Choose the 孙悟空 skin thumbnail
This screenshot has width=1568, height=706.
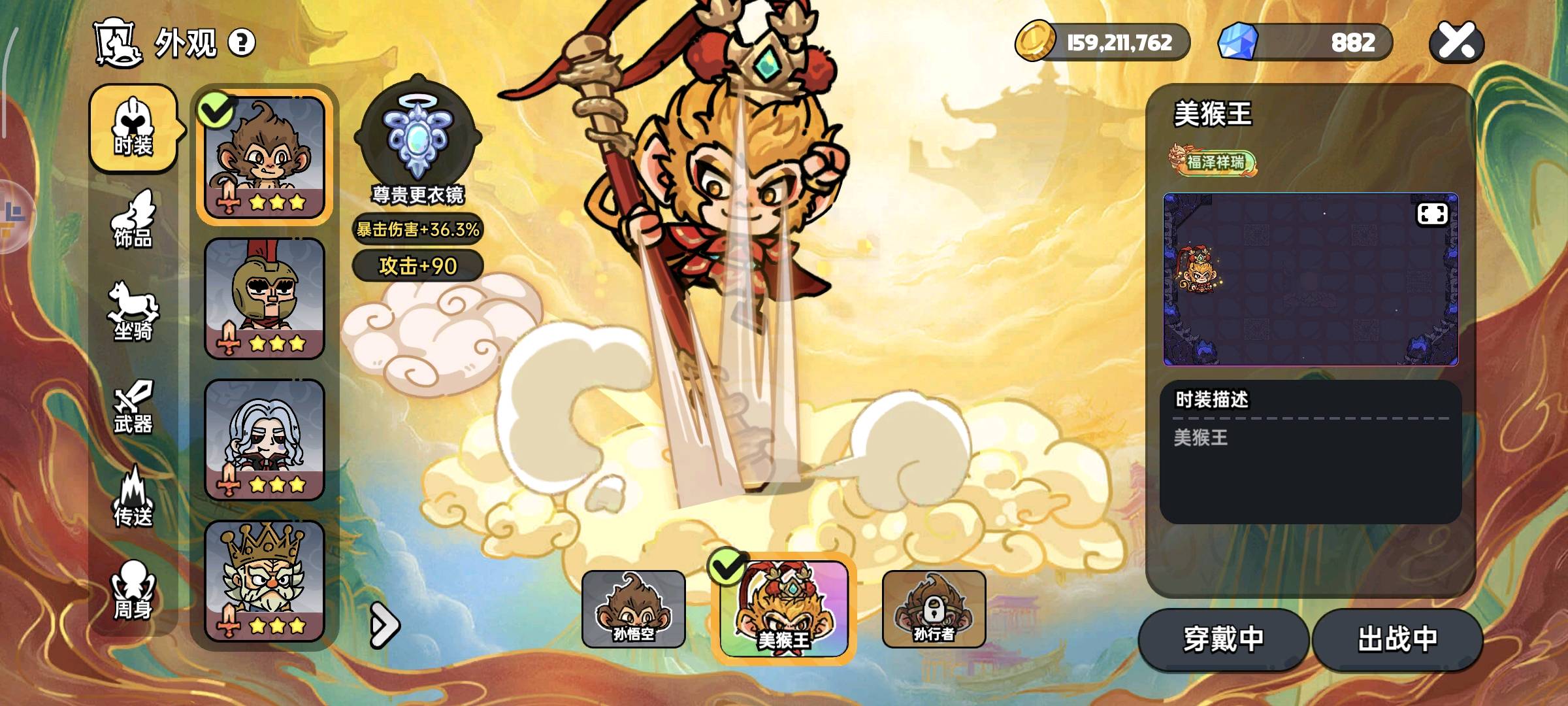point(633,609)
